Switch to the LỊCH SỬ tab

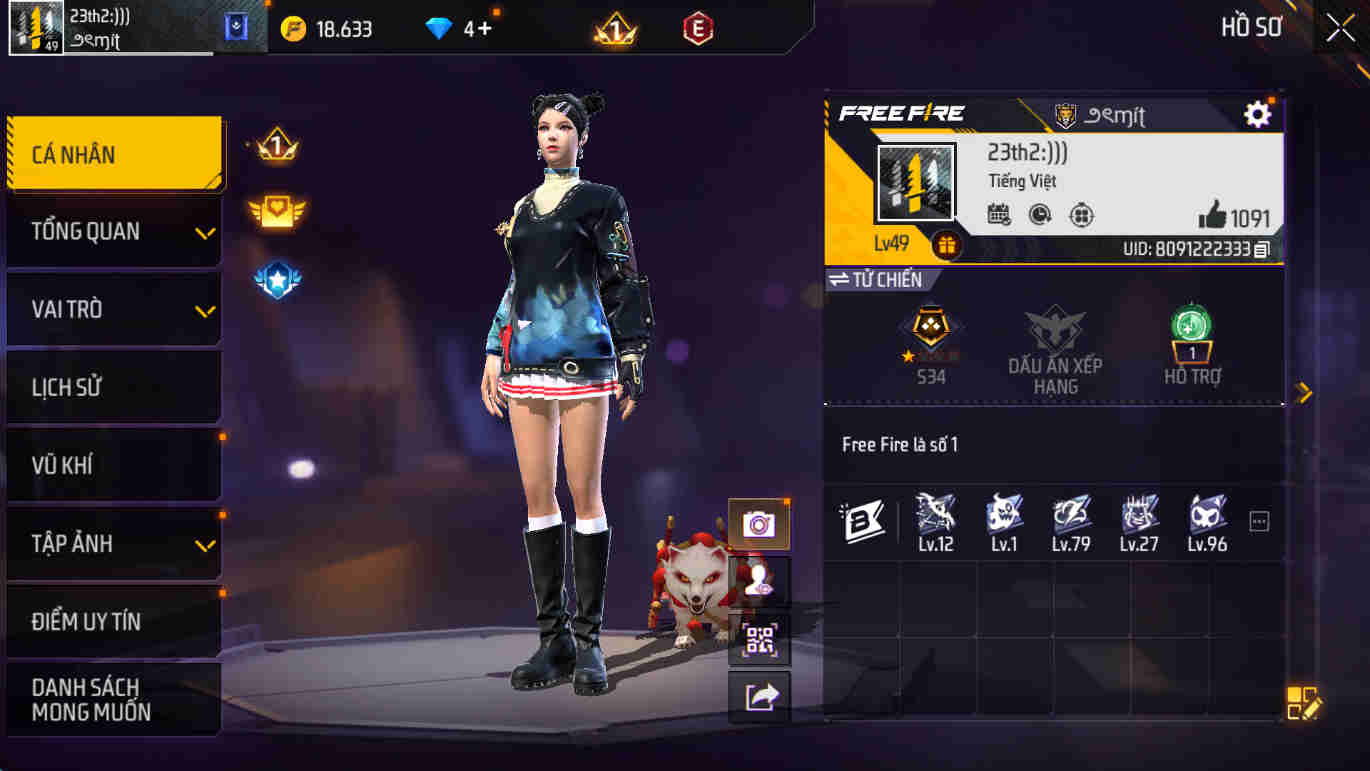click(110, 387)
